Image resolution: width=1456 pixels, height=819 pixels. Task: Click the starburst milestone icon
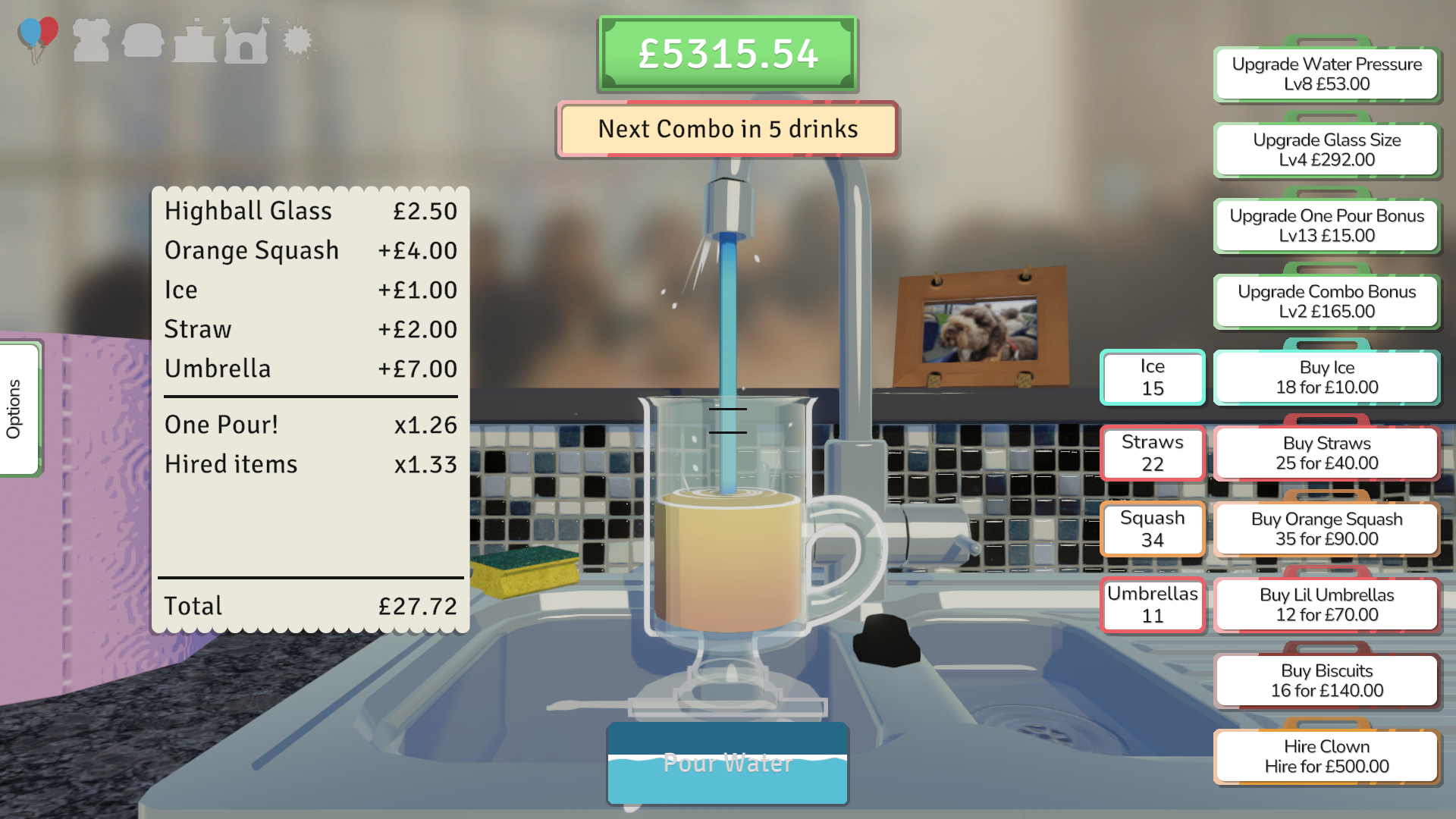click(x=297, y=39)
